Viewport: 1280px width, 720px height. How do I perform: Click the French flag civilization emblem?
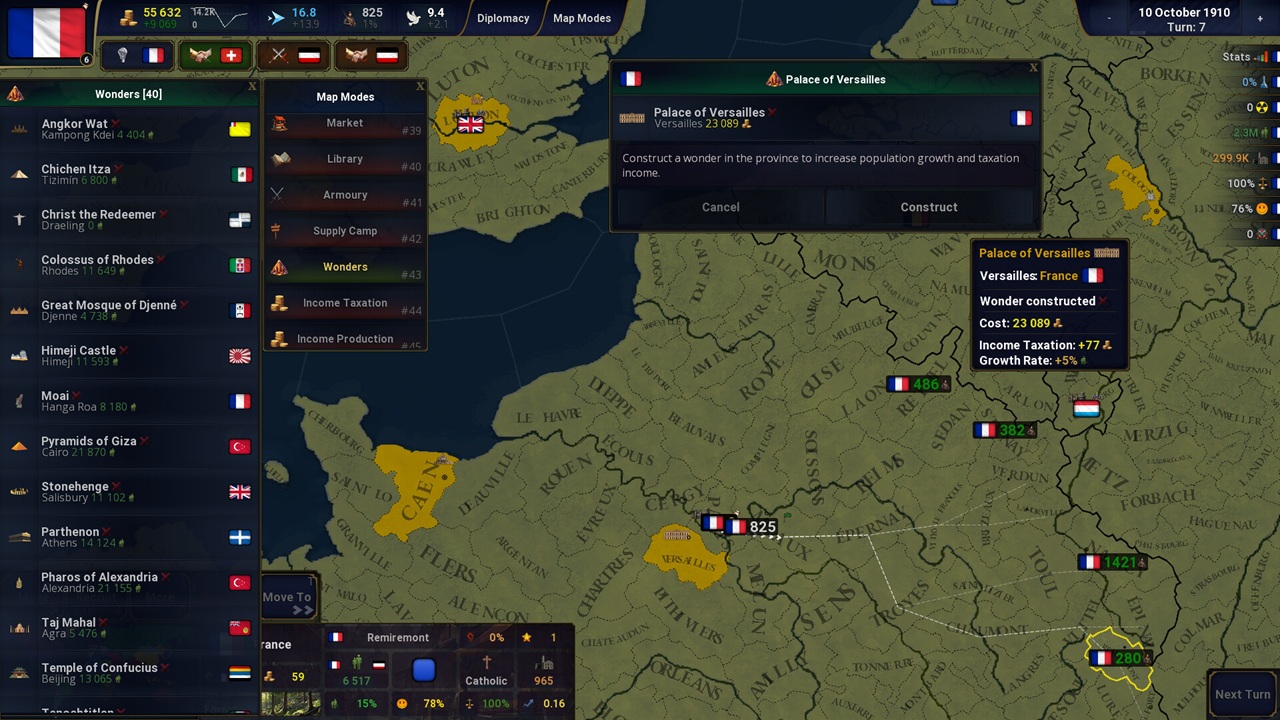[x=46, y=33]
